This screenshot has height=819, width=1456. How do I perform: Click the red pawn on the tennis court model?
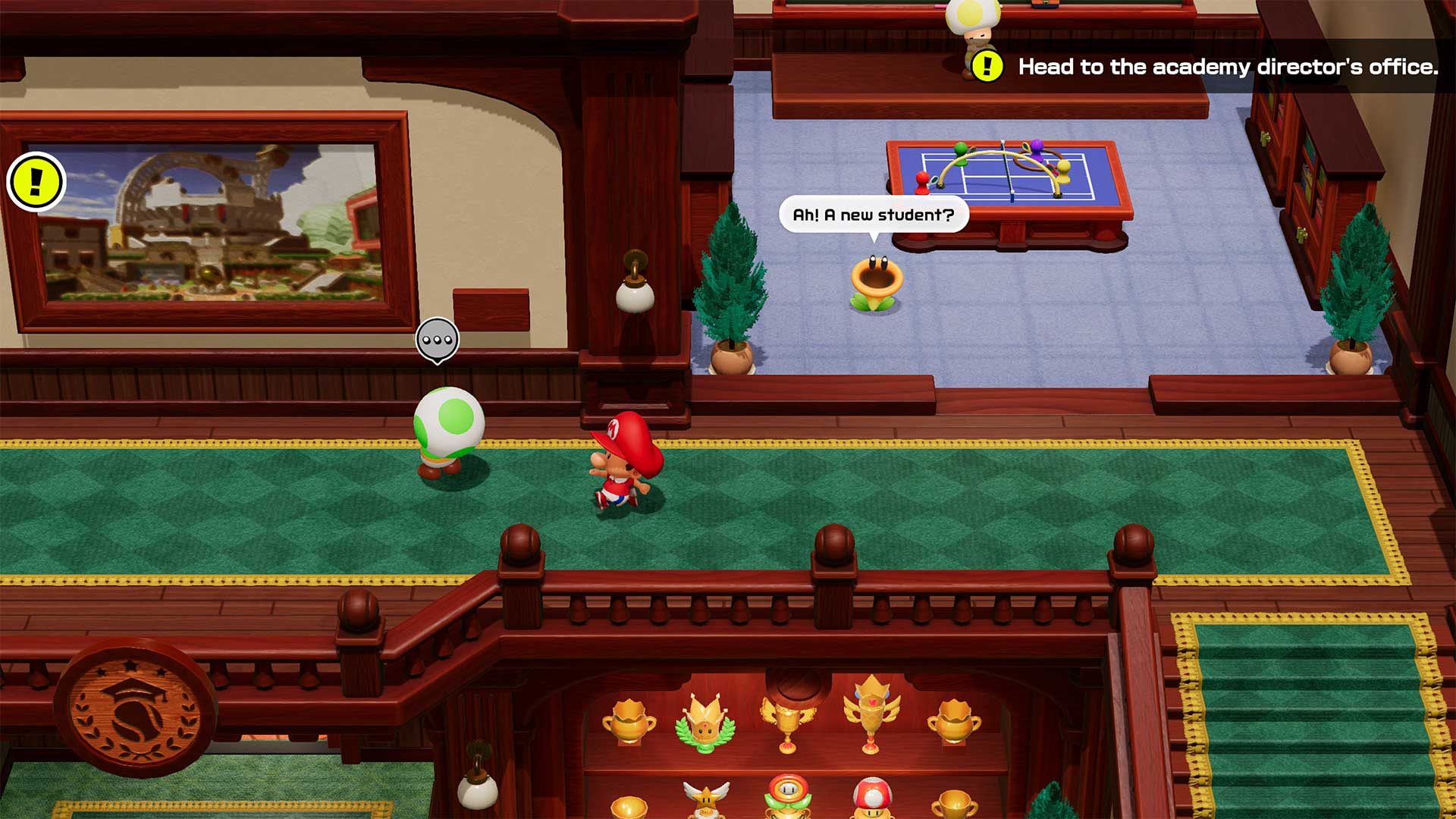point(922,184)
